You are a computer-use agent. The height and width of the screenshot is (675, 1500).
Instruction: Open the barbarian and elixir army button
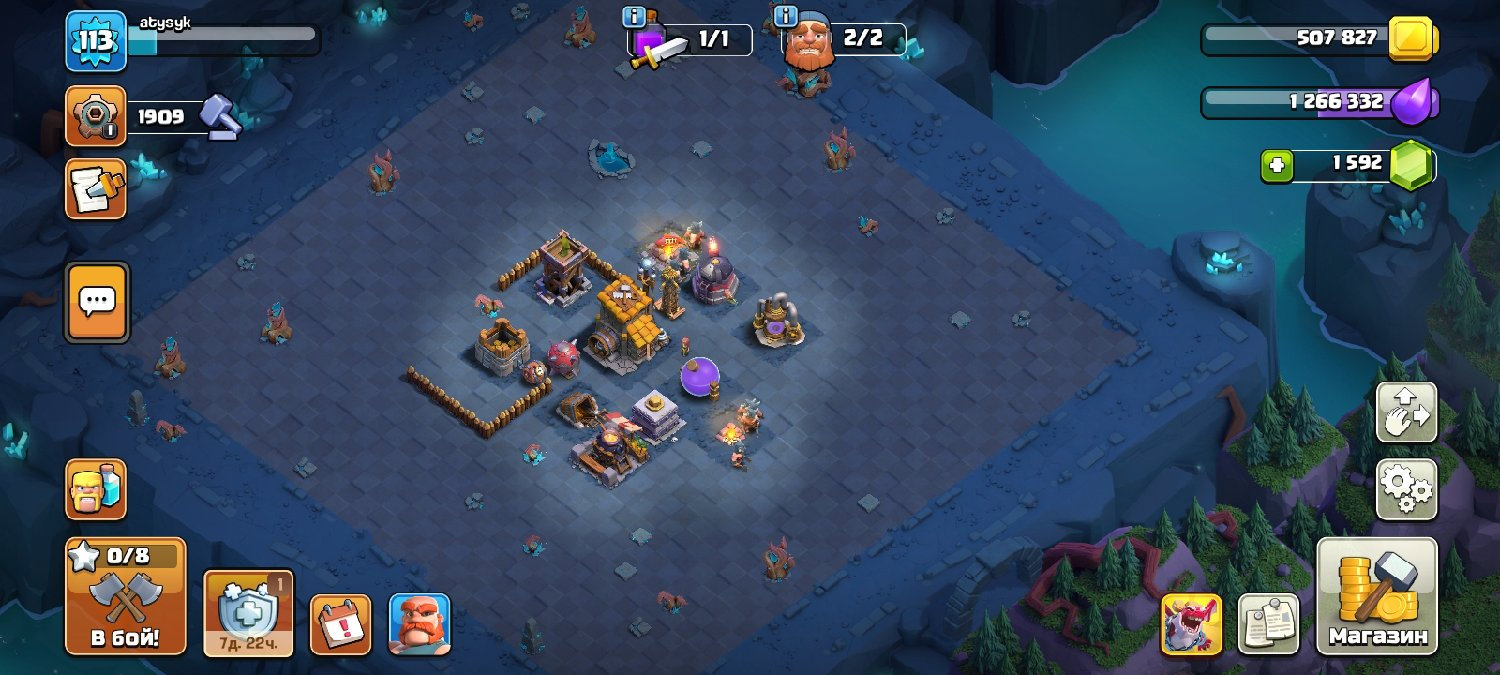(96, 489)
